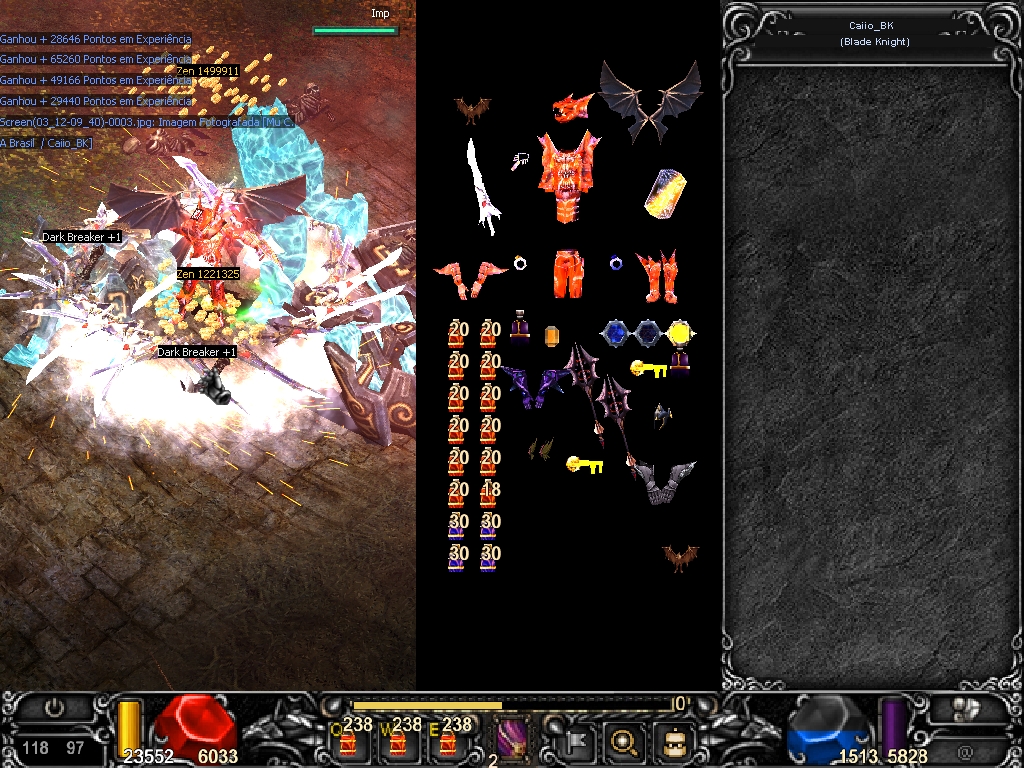Viewport: 1024px width, 768px height.
Task: Select the orange jewel in inventory
Action: point(551,336)
